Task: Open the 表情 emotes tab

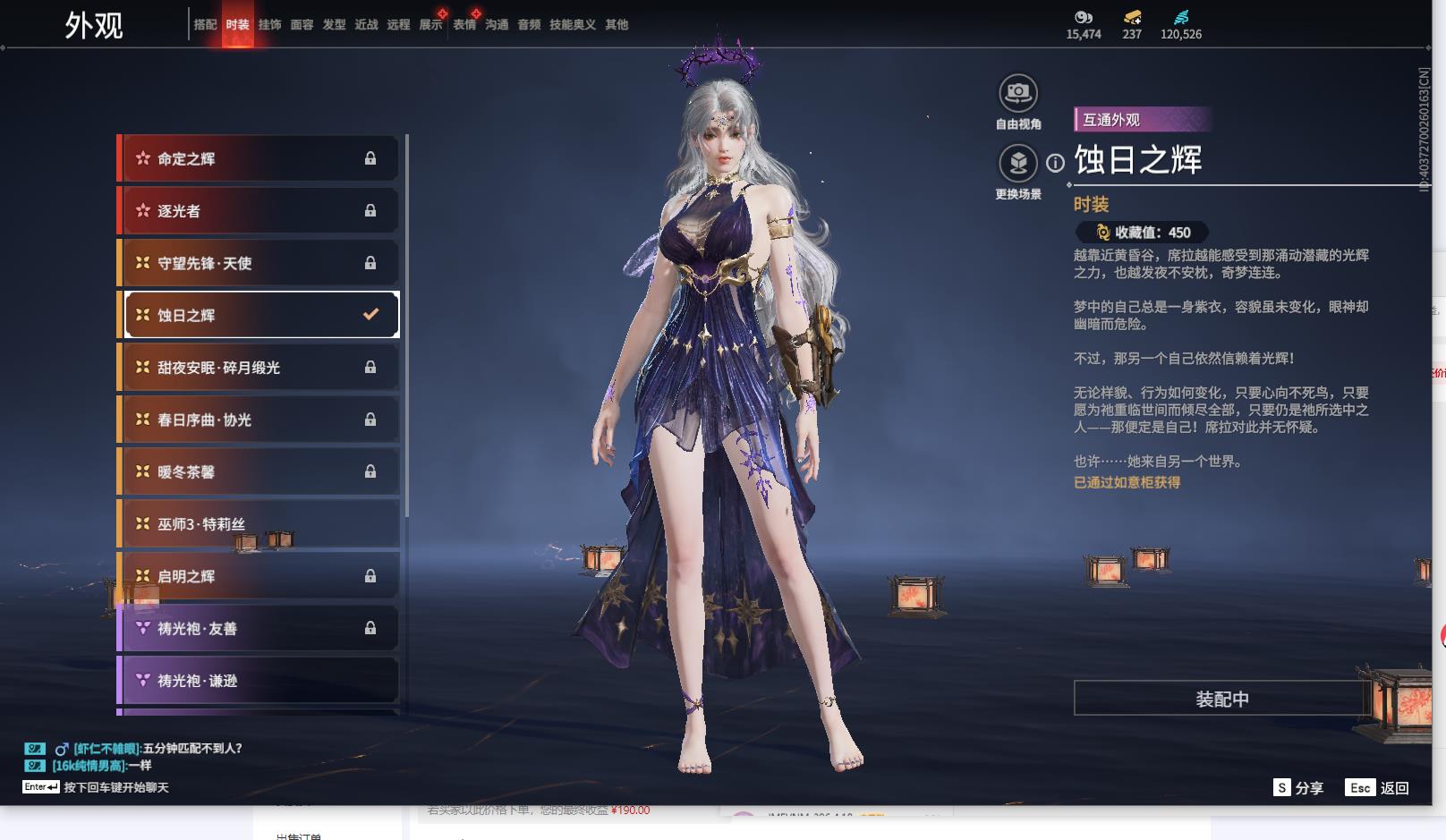Action: [464, 25]
